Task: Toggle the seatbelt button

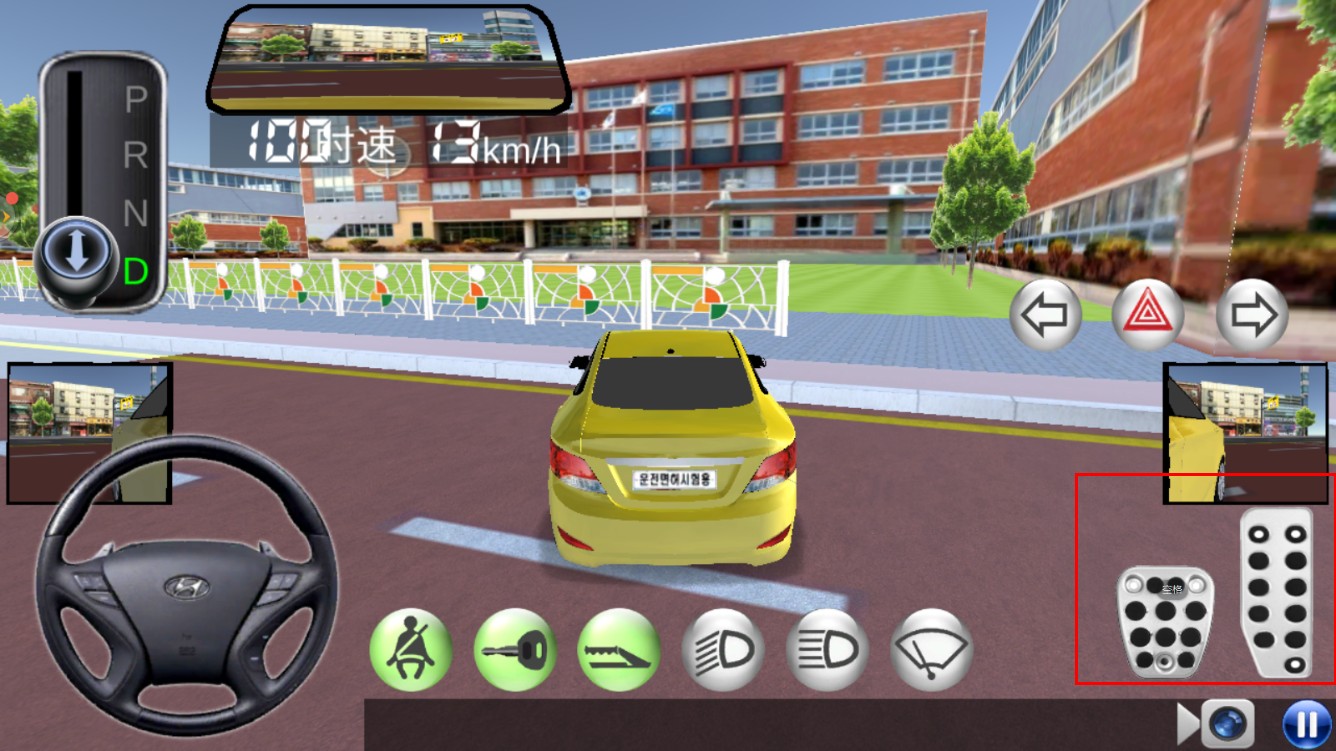Action: (411, 649)
